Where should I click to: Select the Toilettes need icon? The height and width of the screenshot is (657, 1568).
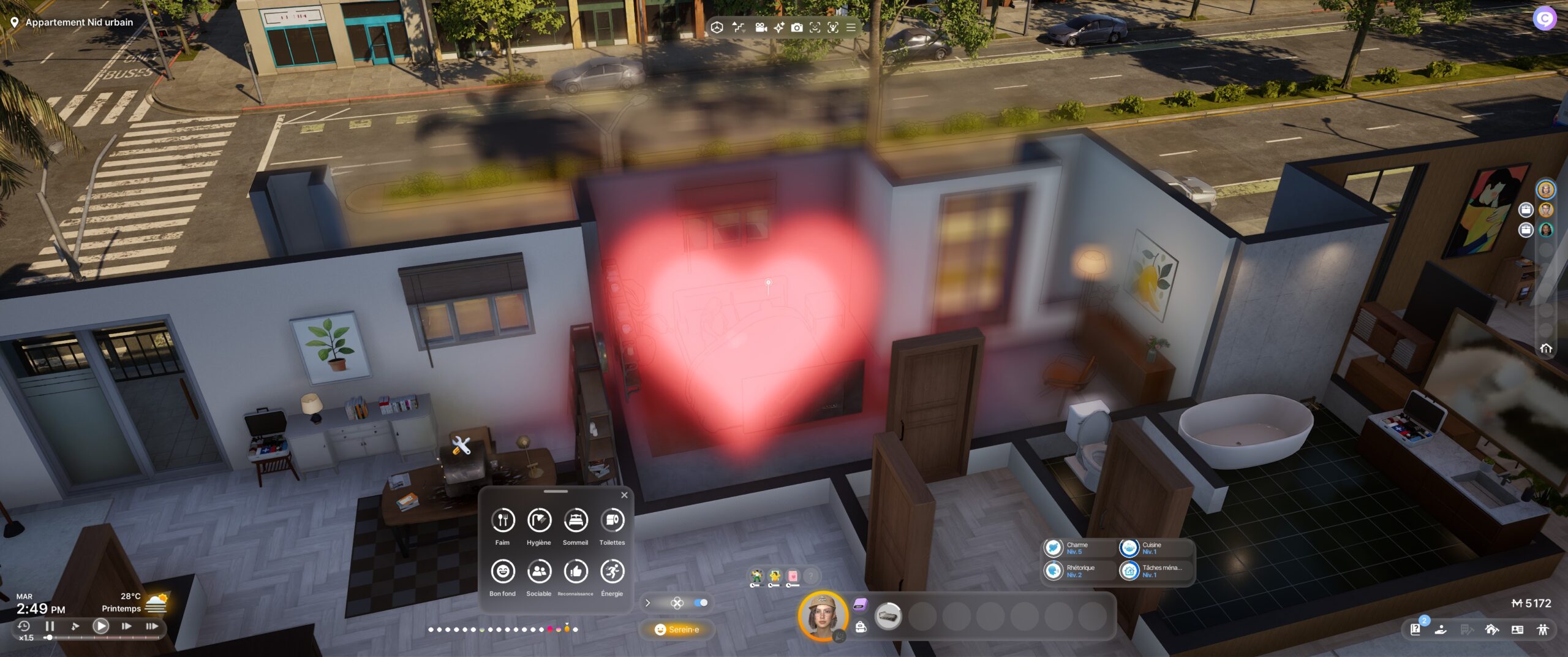pyautogui.click(x=612, y=520)
